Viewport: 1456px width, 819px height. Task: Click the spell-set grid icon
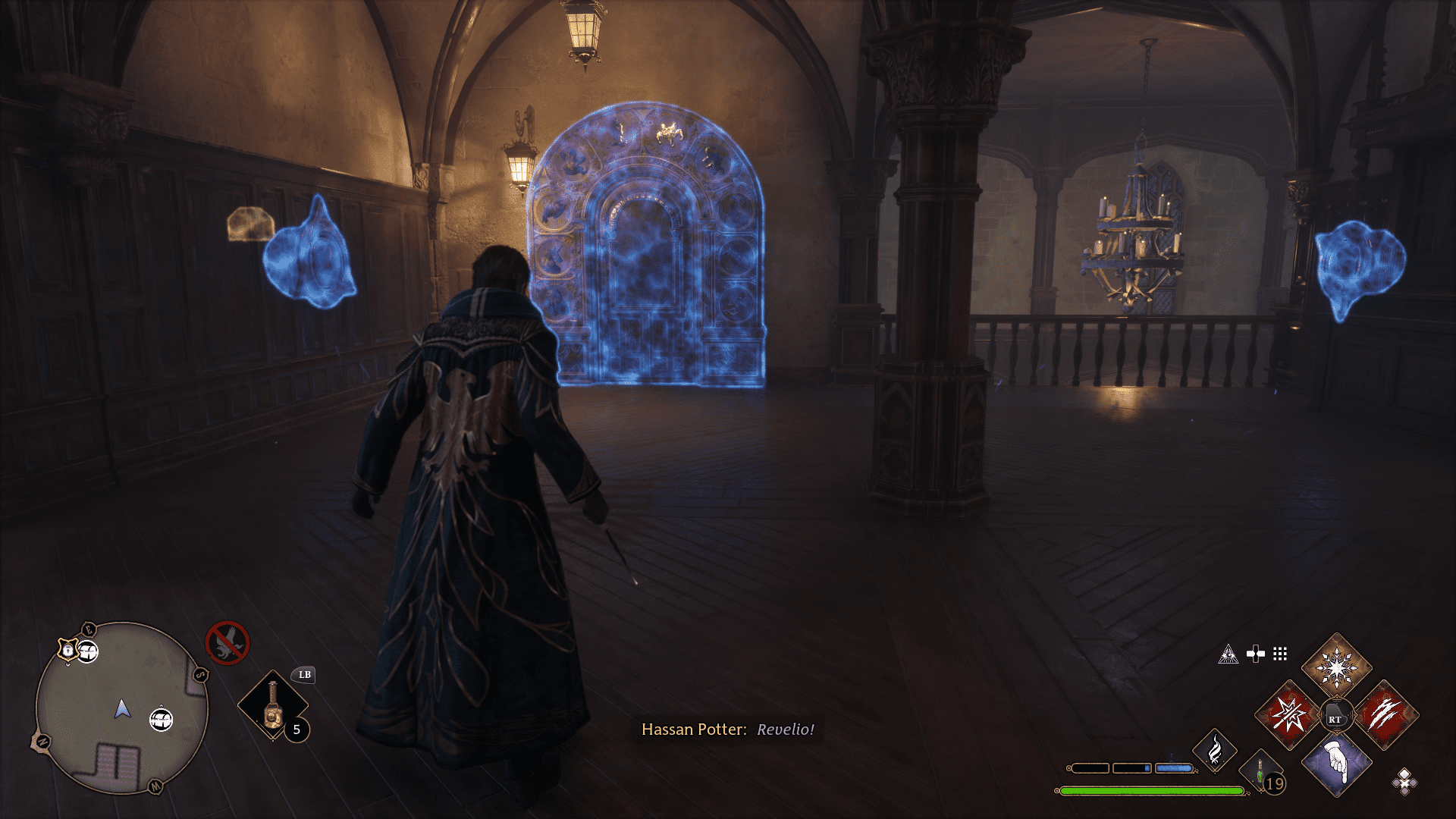[1280, 653]
